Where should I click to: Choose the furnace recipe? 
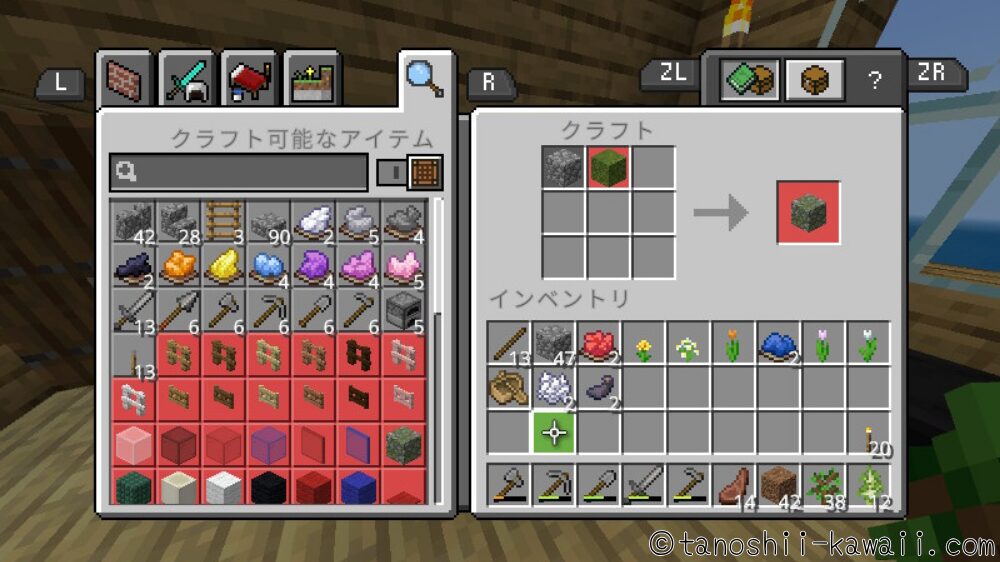click(x=403, y=311)
